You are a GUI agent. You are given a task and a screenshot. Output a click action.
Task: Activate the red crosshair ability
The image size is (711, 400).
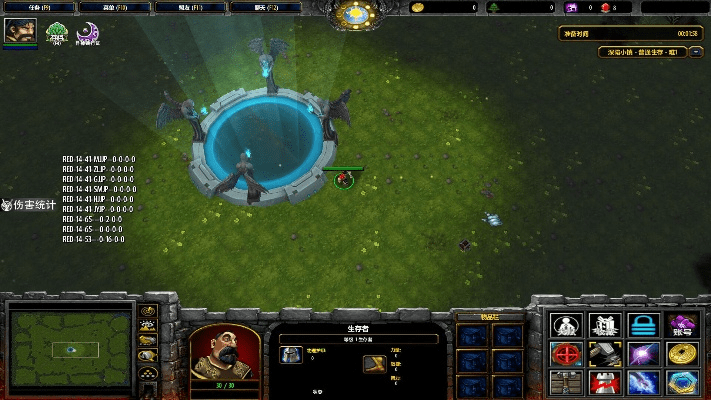566,354
